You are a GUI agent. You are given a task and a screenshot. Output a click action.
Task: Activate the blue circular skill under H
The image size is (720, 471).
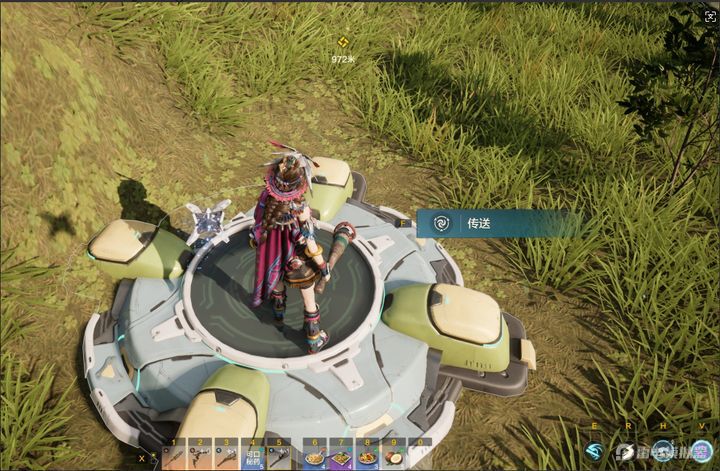pyautogui.click(x=663, y=451)
